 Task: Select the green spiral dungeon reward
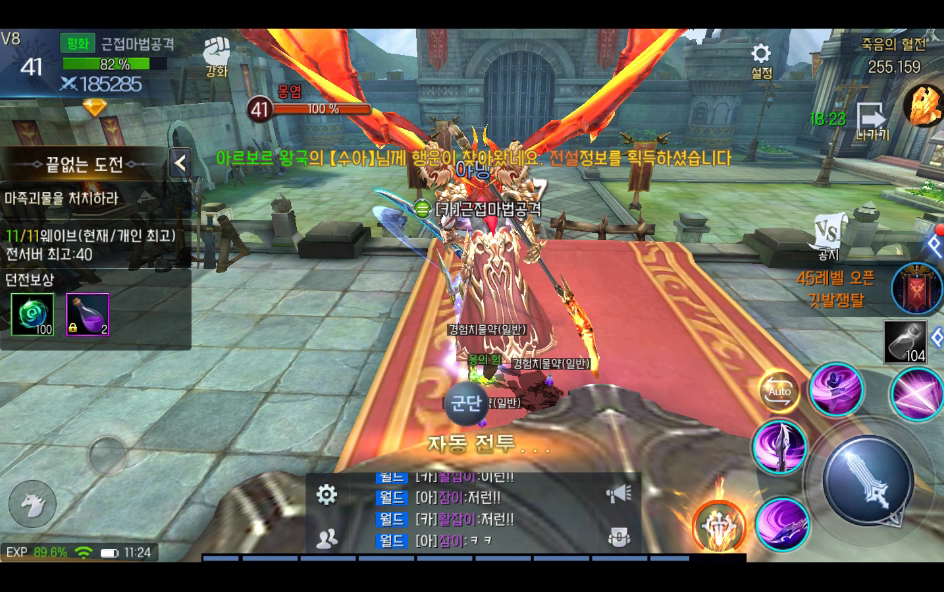pyautogui.click(x=30, y=314)
